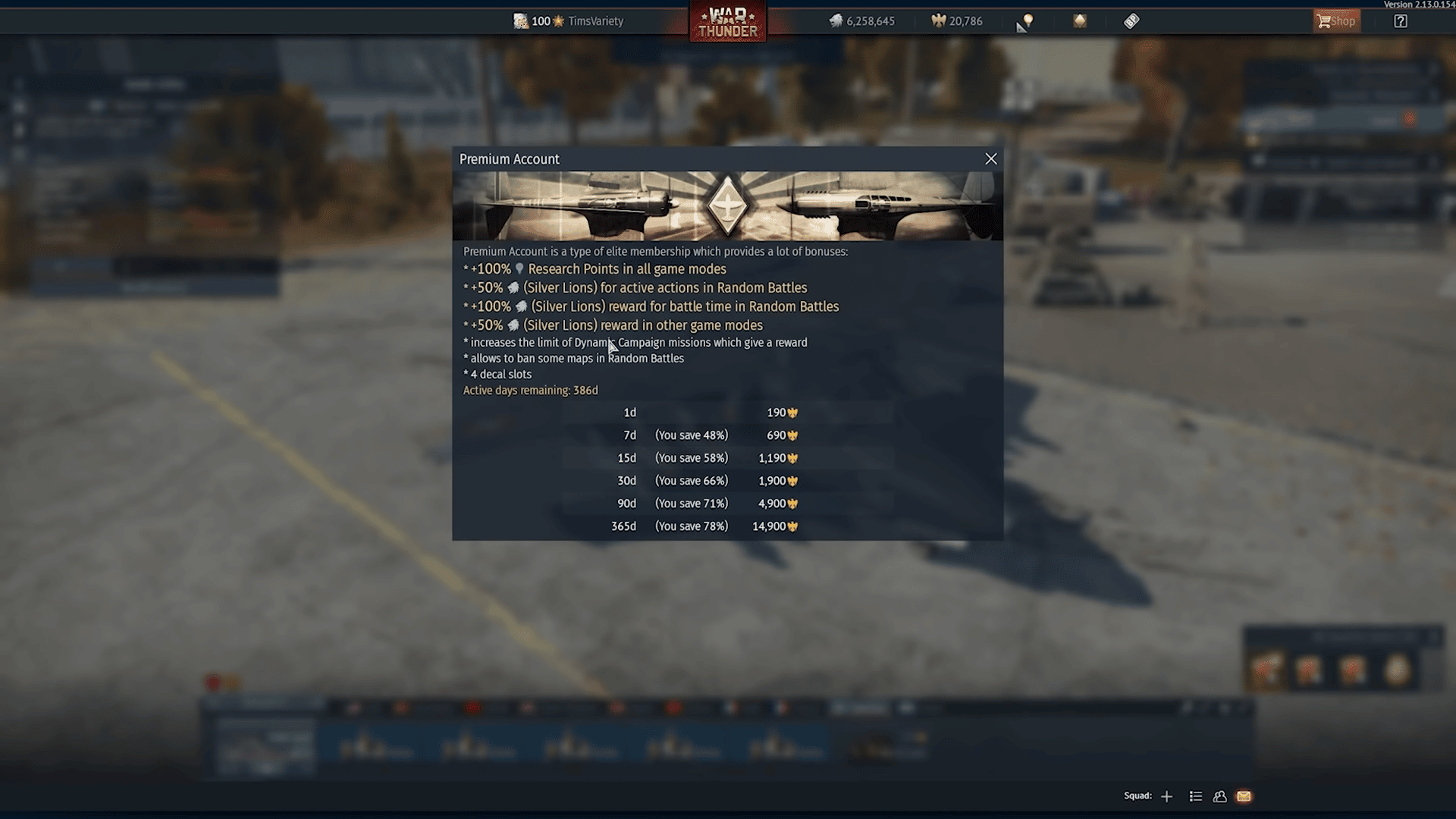Click the War Thunder logo
1456x819 pixels.
[x=726, y=21]
